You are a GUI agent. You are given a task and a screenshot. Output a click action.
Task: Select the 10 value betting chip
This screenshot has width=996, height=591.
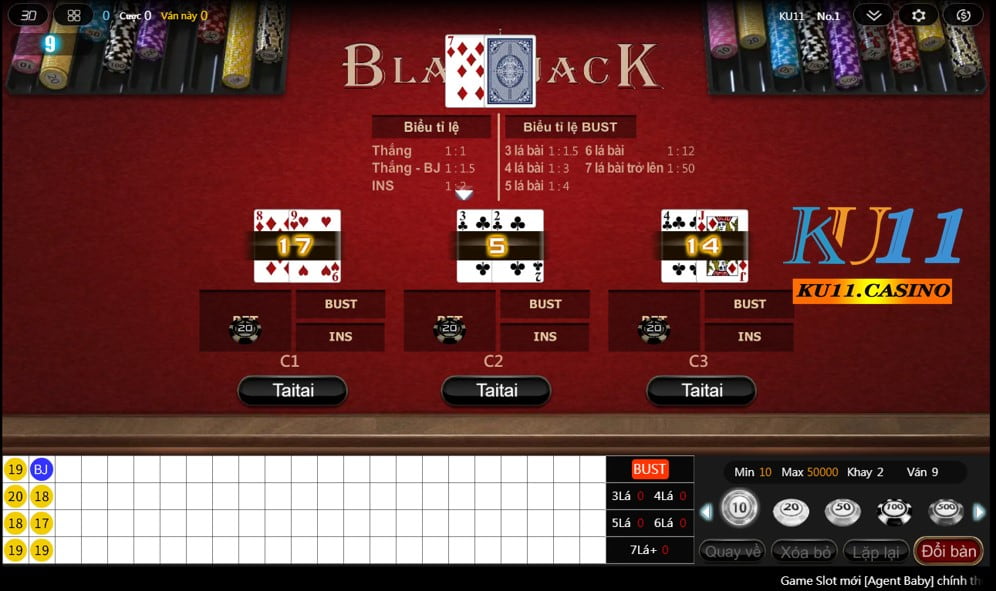pos(739,510)
